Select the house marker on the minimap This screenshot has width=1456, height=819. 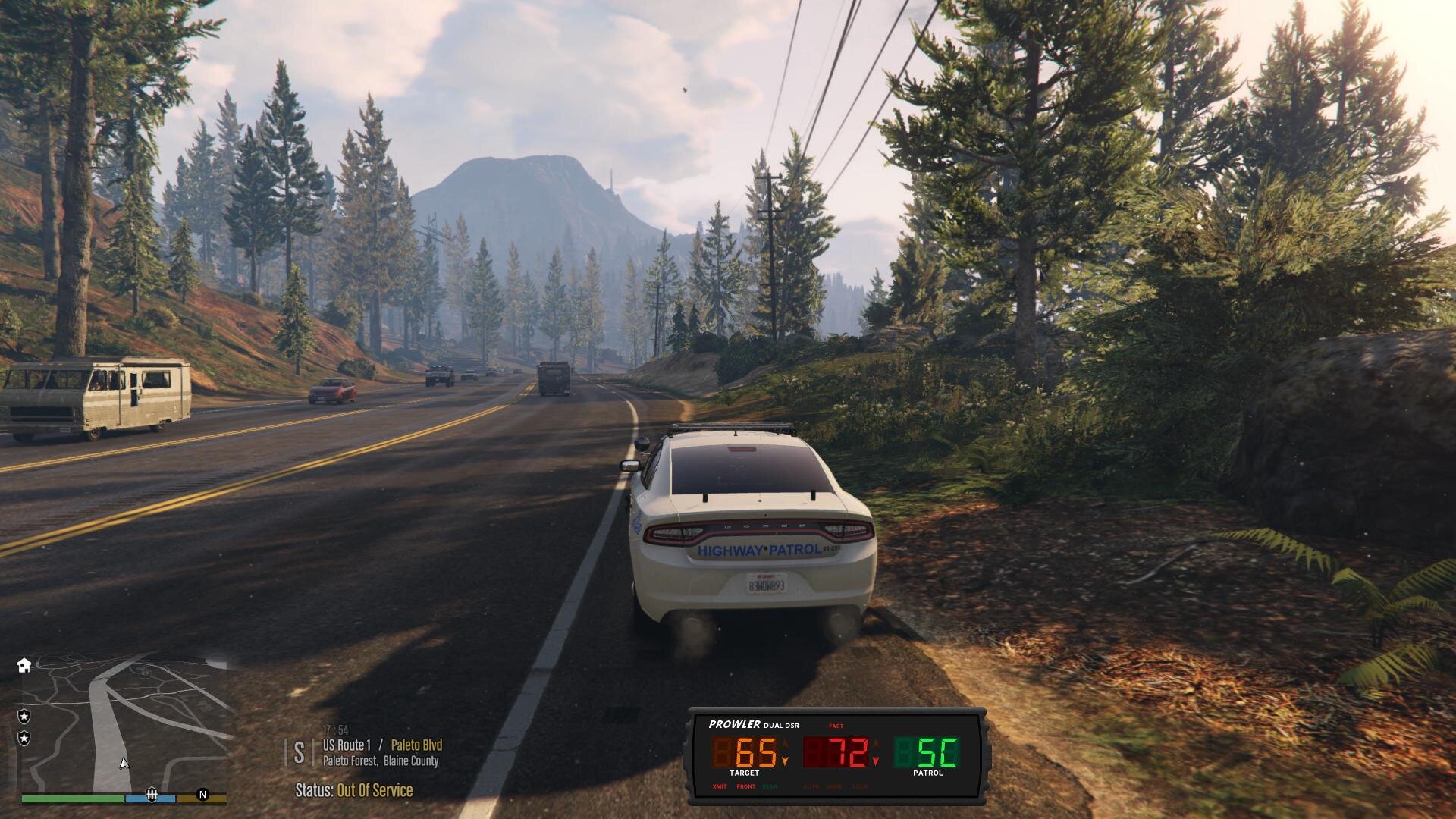click(x=24, y=665)
